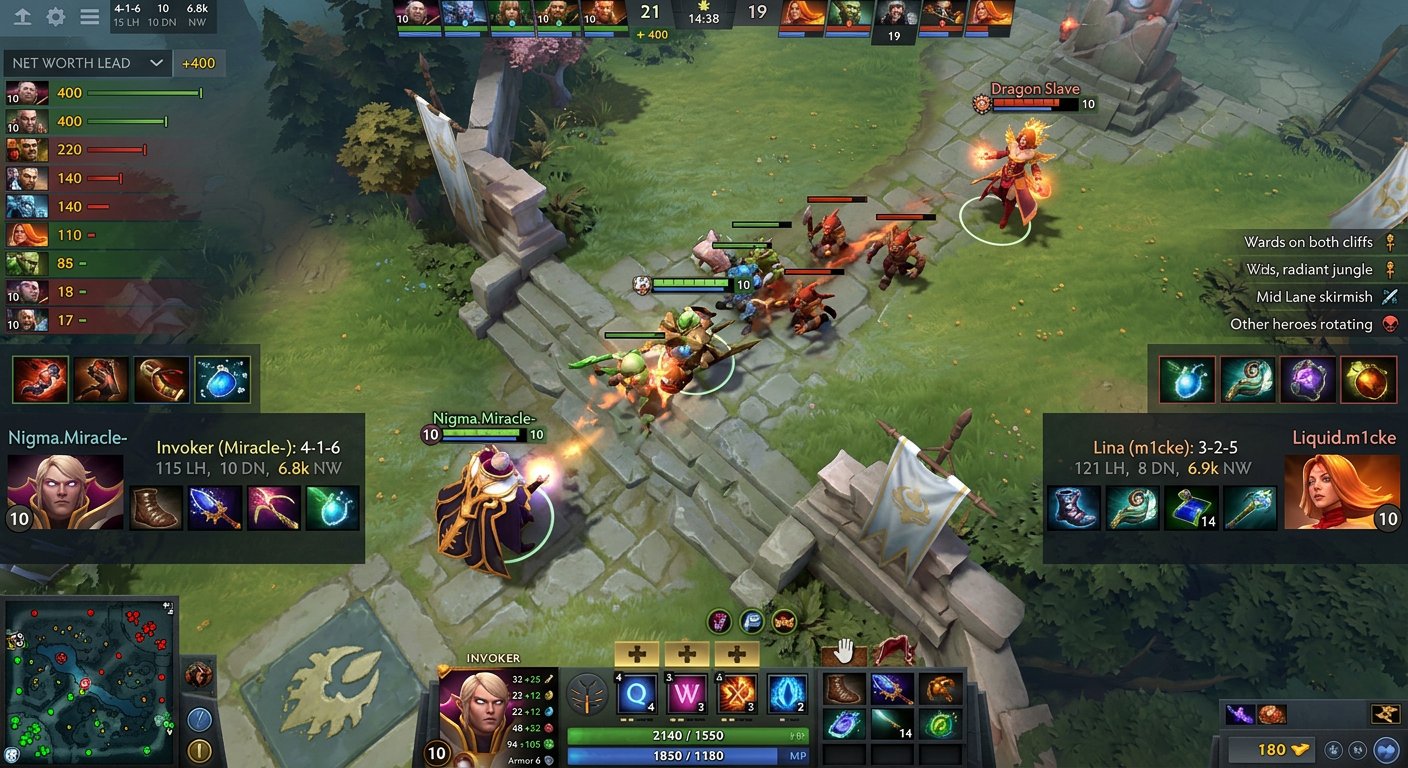The height and width of the screenshot is (768, 1408).
Task: Open the hamburger menu top-left
Action: [x=92, y=15]
